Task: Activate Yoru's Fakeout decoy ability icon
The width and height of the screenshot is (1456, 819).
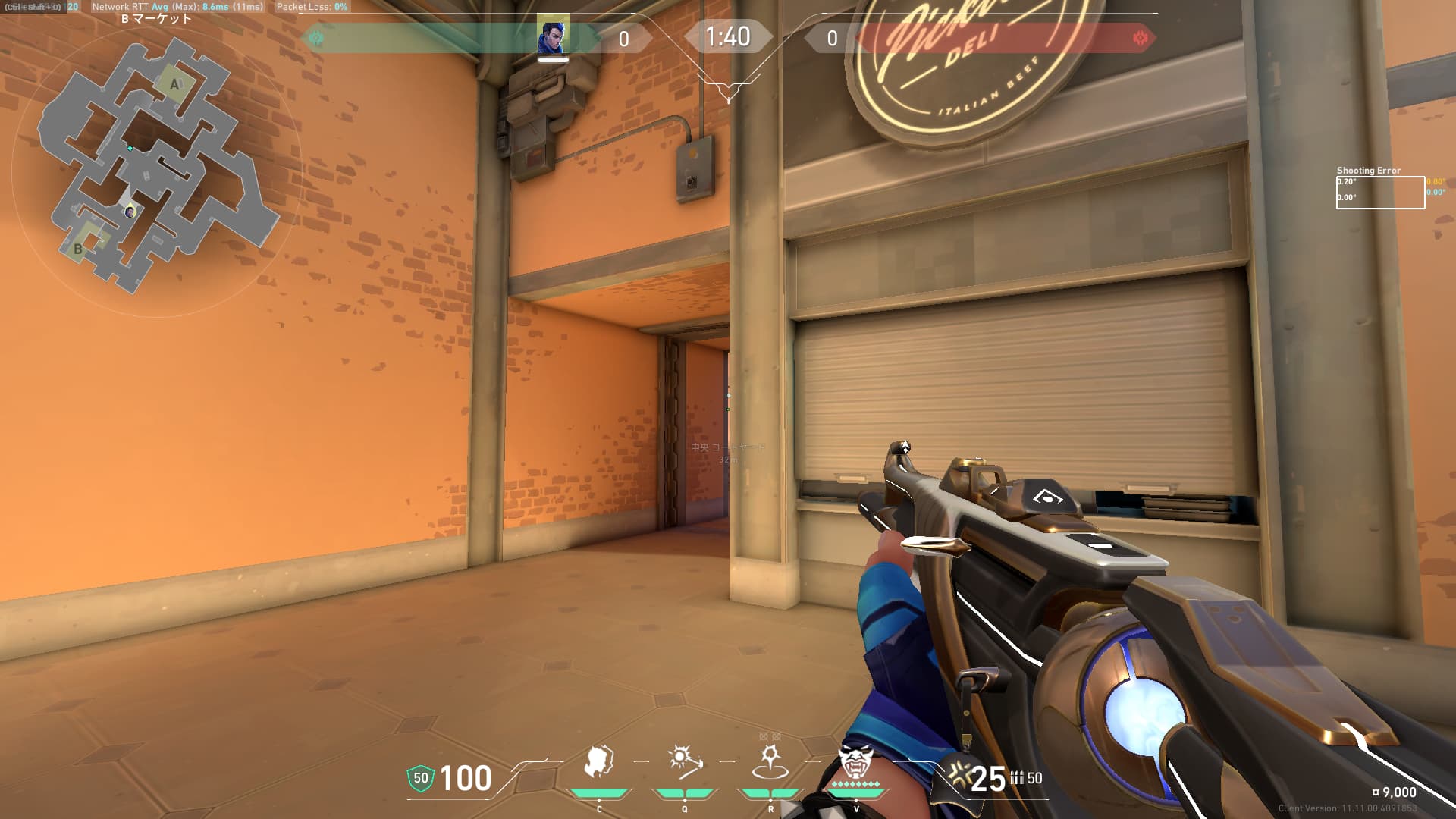Action: tap(598, 763)
